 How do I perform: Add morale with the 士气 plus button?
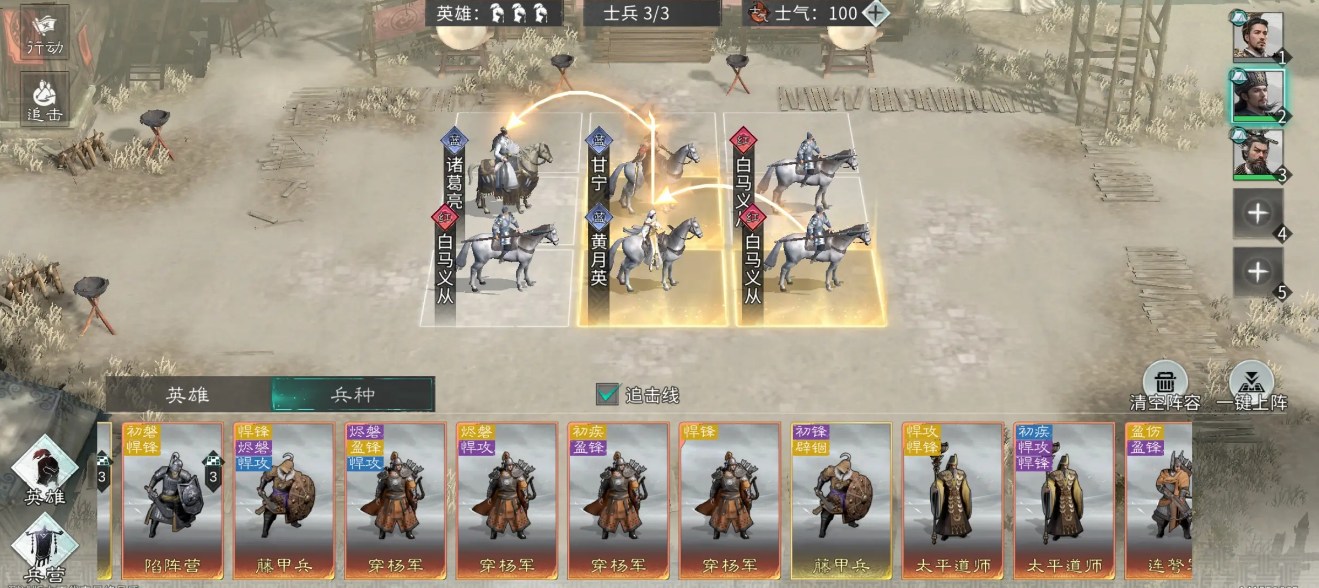(875, 13)
